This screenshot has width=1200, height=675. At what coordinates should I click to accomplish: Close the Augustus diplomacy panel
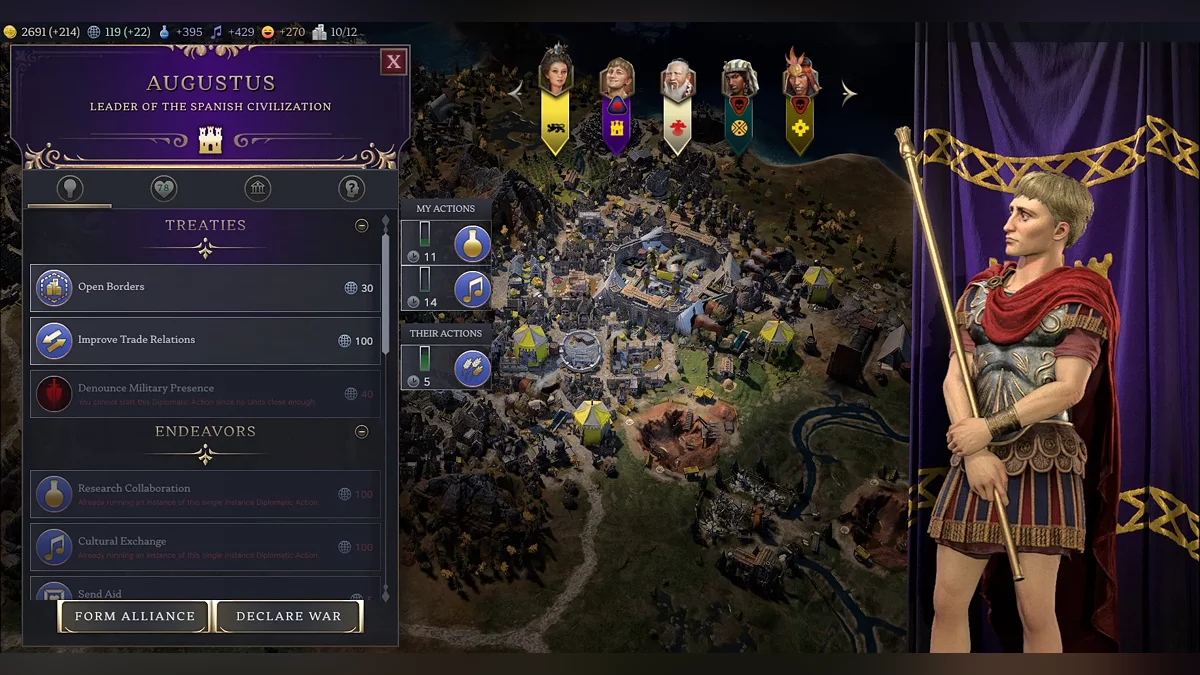pyautogui.click(x=394, y=62)
